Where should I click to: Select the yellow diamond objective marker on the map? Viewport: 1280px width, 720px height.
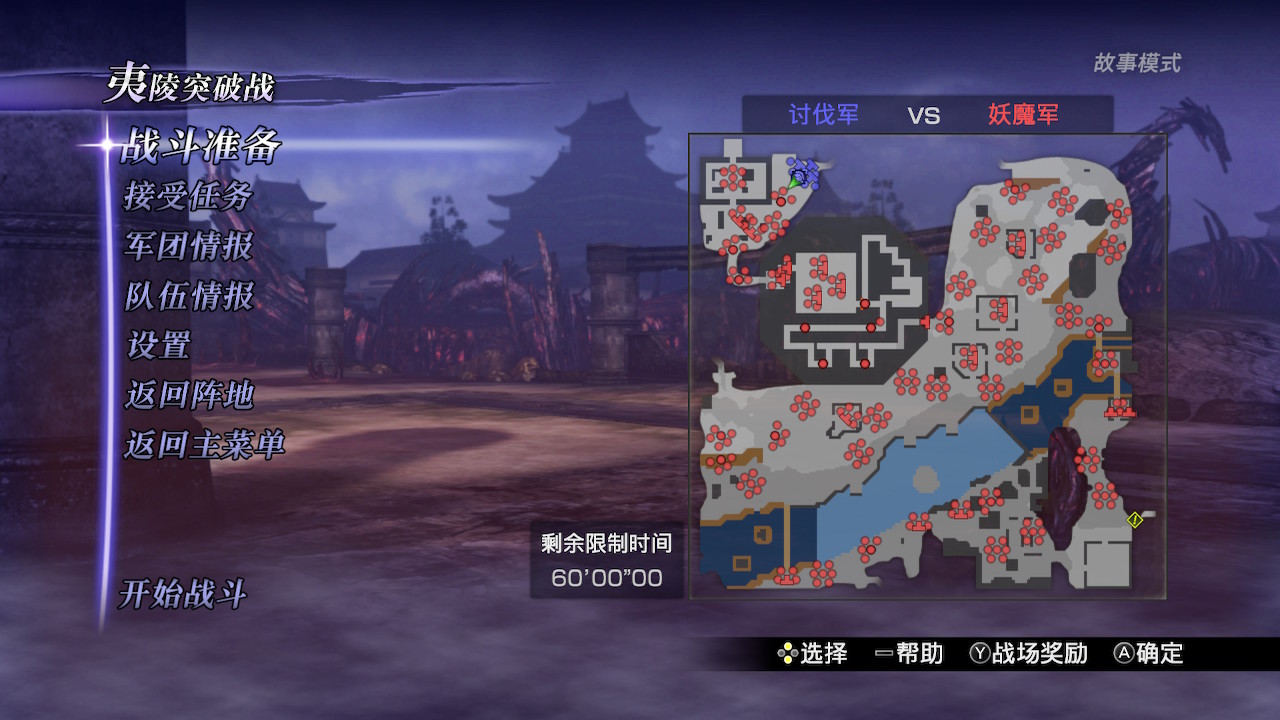coord(1133,518)
